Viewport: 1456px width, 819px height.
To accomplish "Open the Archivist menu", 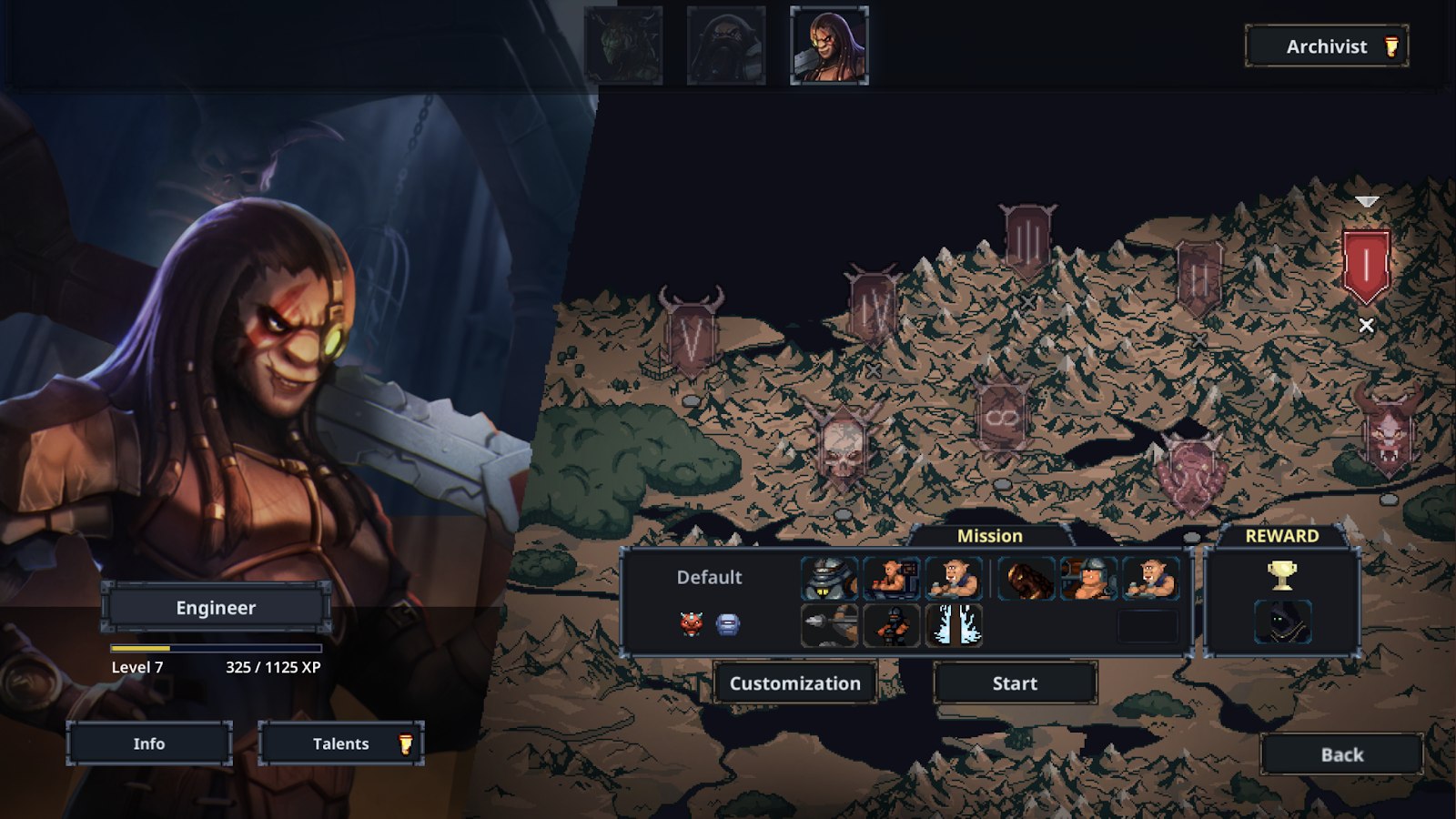I will point(1326,46).
